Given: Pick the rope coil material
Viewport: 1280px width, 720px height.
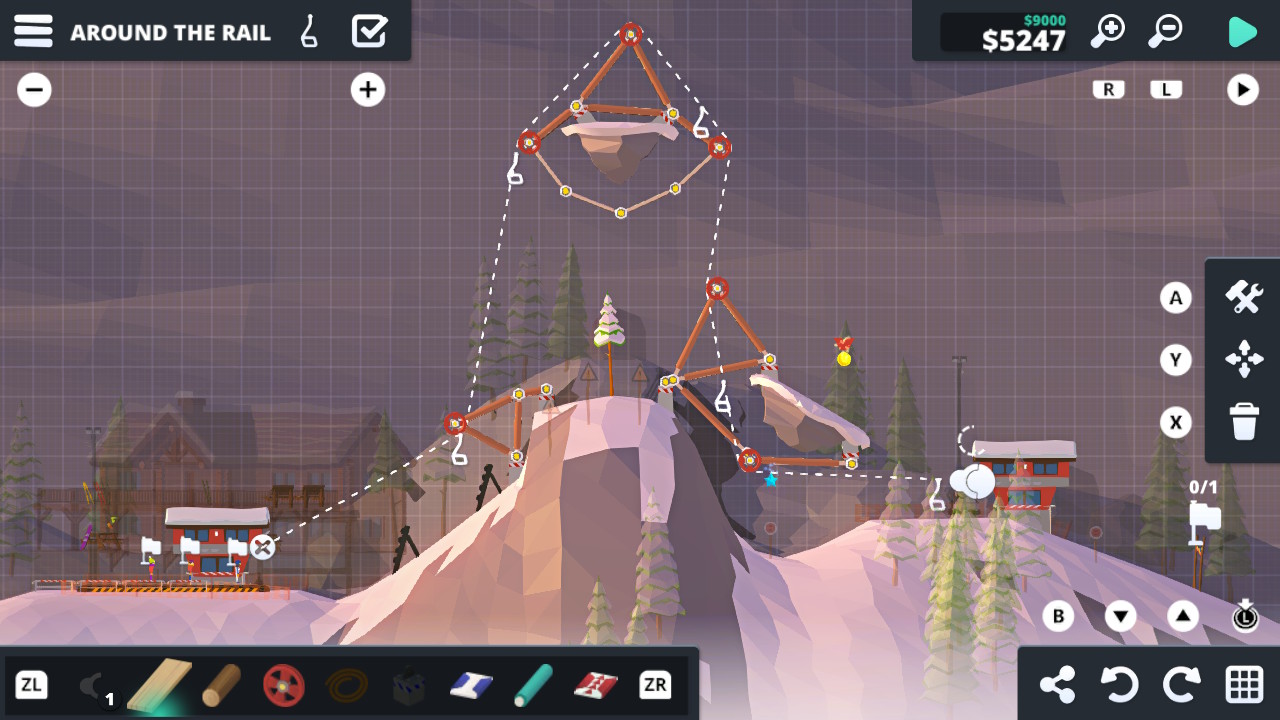Looking at the screenshot, I should (345, 685).
